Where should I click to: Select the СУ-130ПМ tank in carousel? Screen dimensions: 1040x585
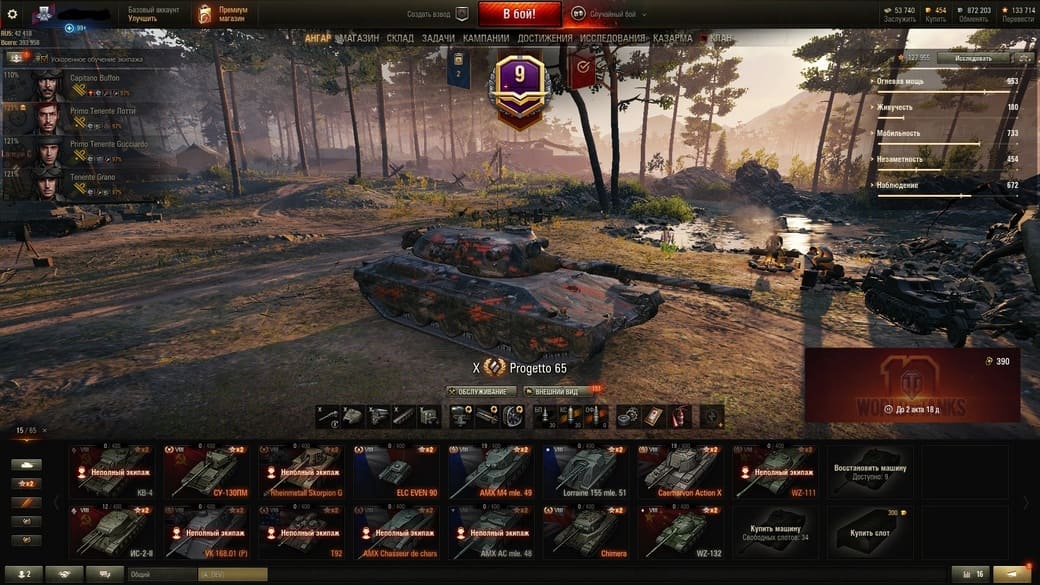[x=207, y=472]
